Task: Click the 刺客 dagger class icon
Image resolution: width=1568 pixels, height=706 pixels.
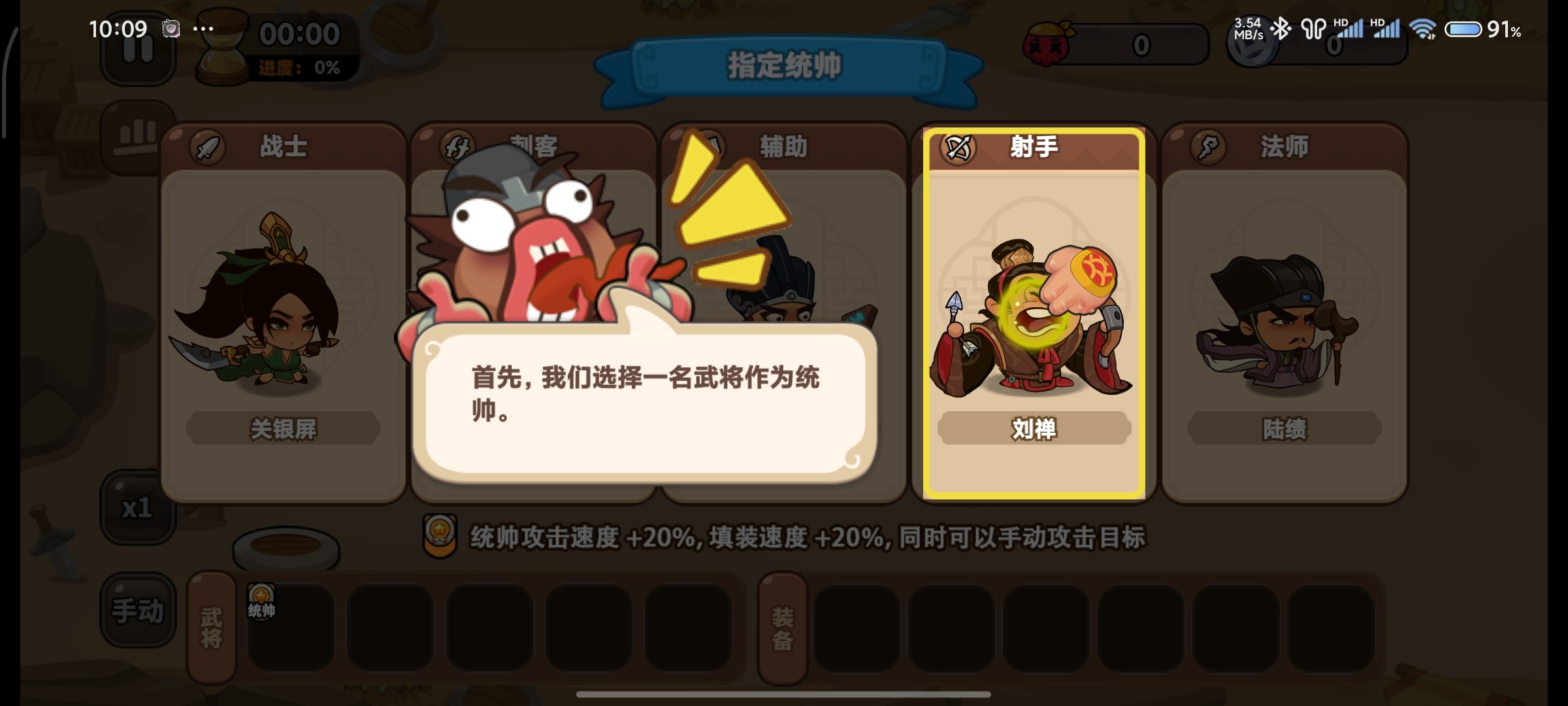Action: coord(456,146)
